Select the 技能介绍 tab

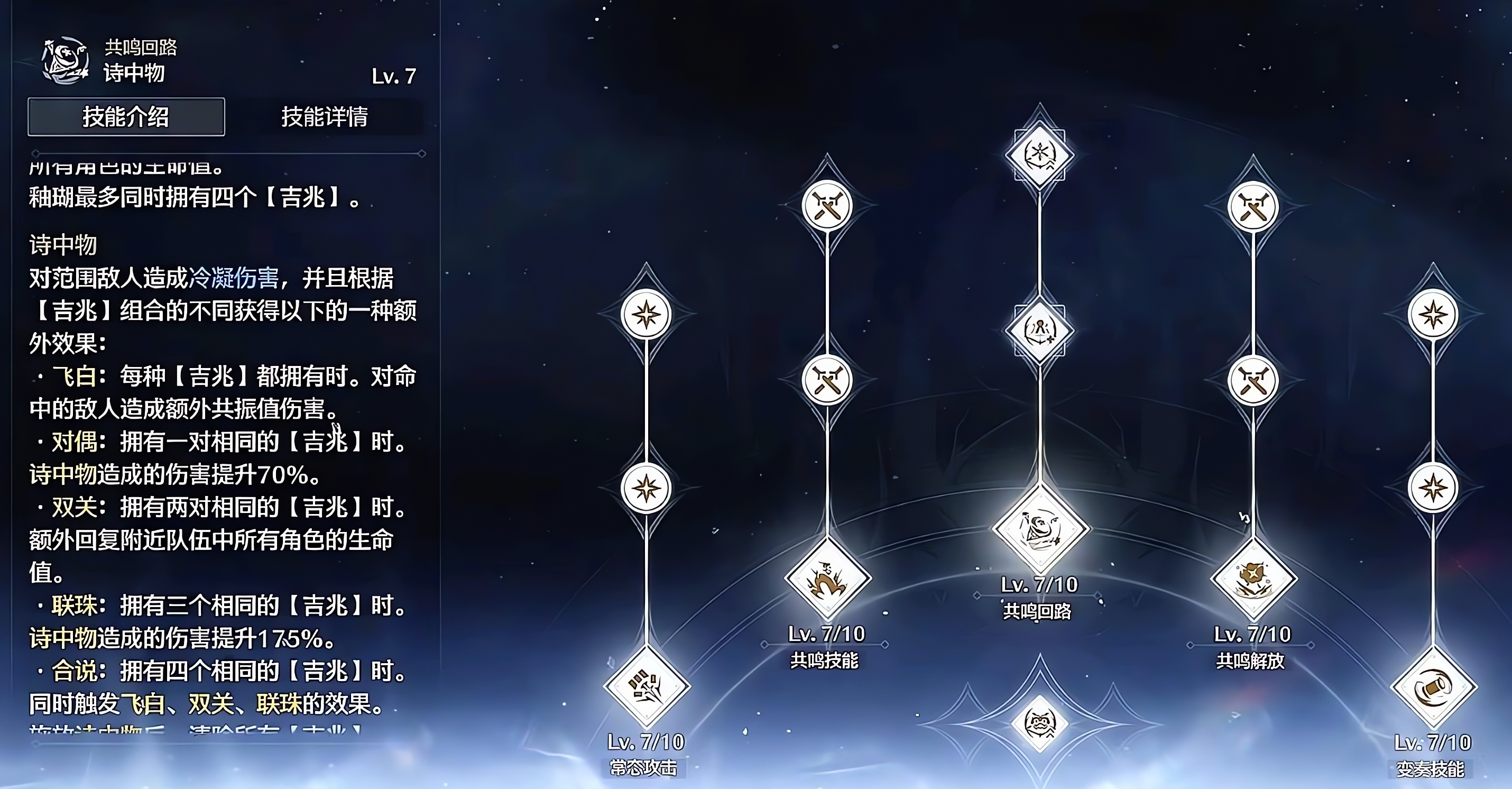126,117
